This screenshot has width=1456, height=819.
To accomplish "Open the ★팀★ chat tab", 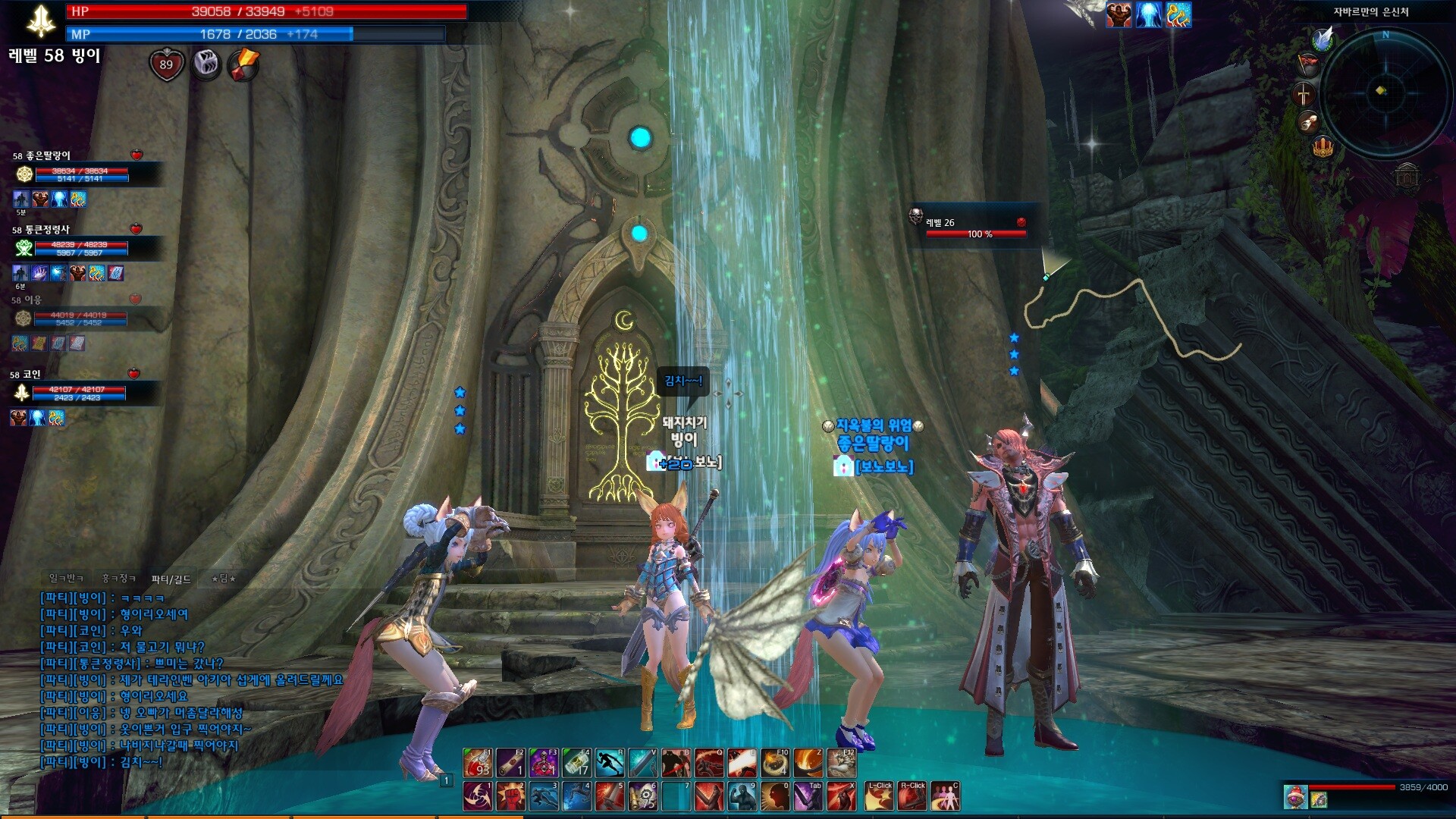I will pyautogui.click(x=224, y=579).
